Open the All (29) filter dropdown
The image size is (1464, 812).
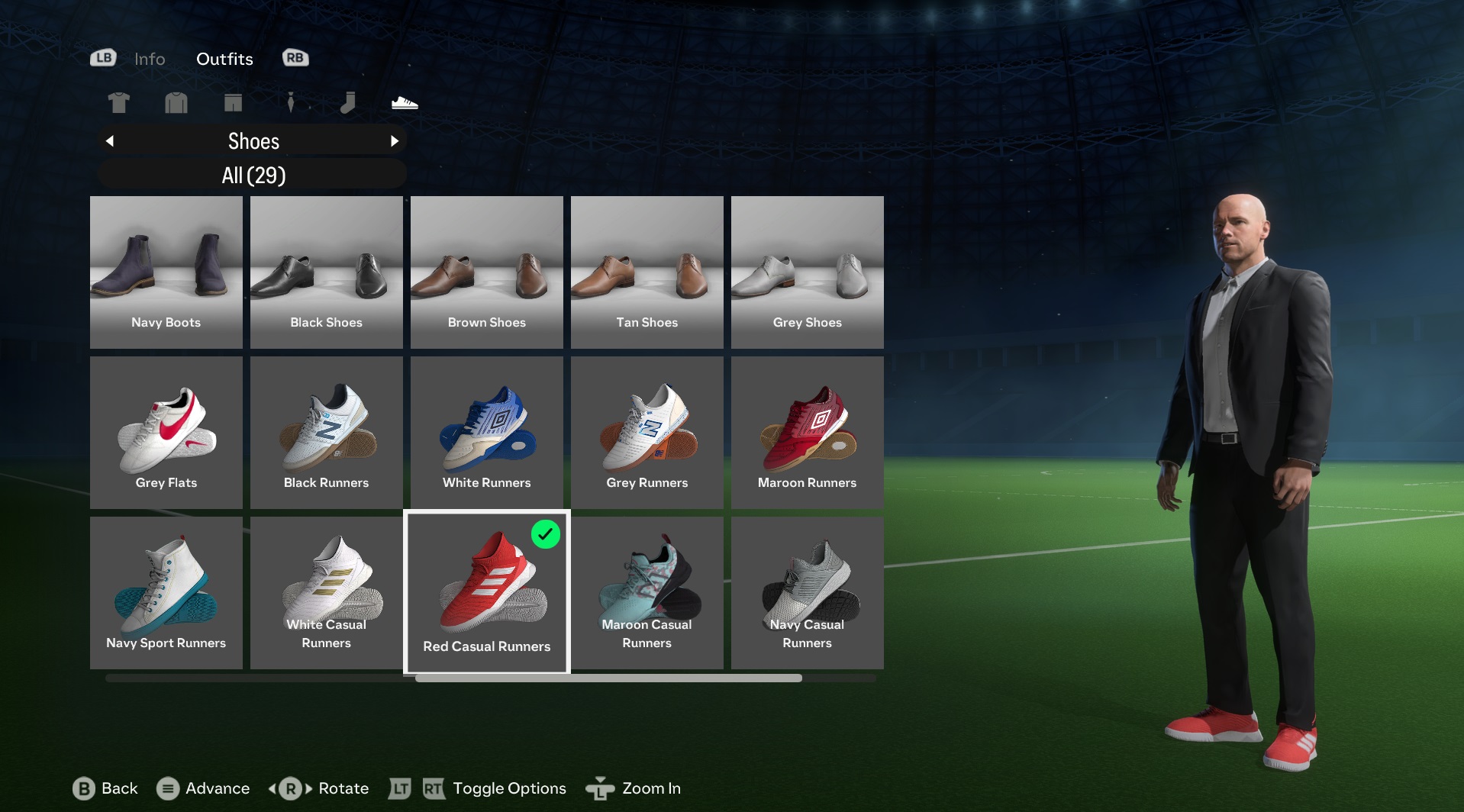tap(253, 174)
